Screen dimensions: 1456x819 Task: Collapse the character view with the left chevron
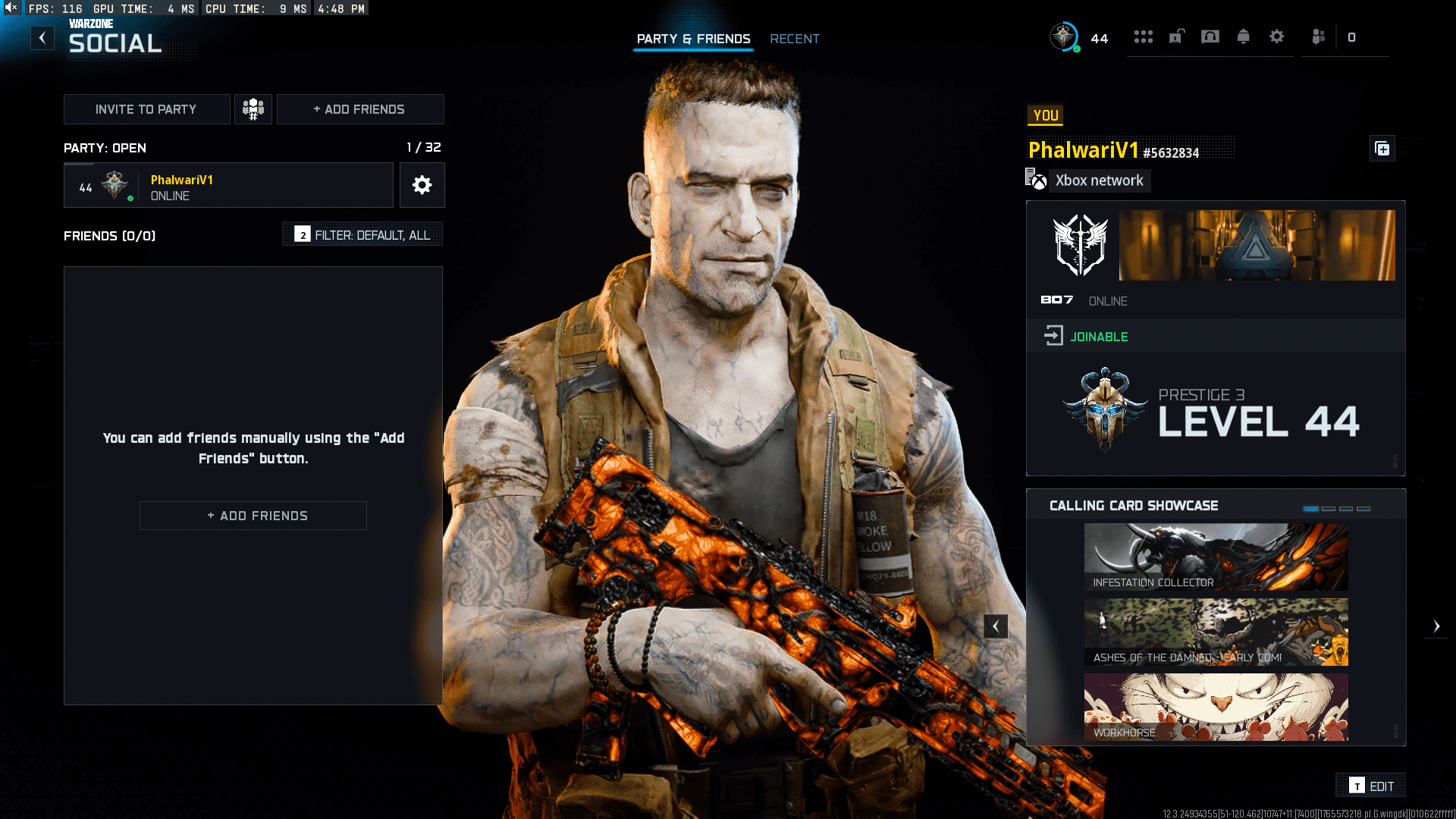click(x=996, y=626)
